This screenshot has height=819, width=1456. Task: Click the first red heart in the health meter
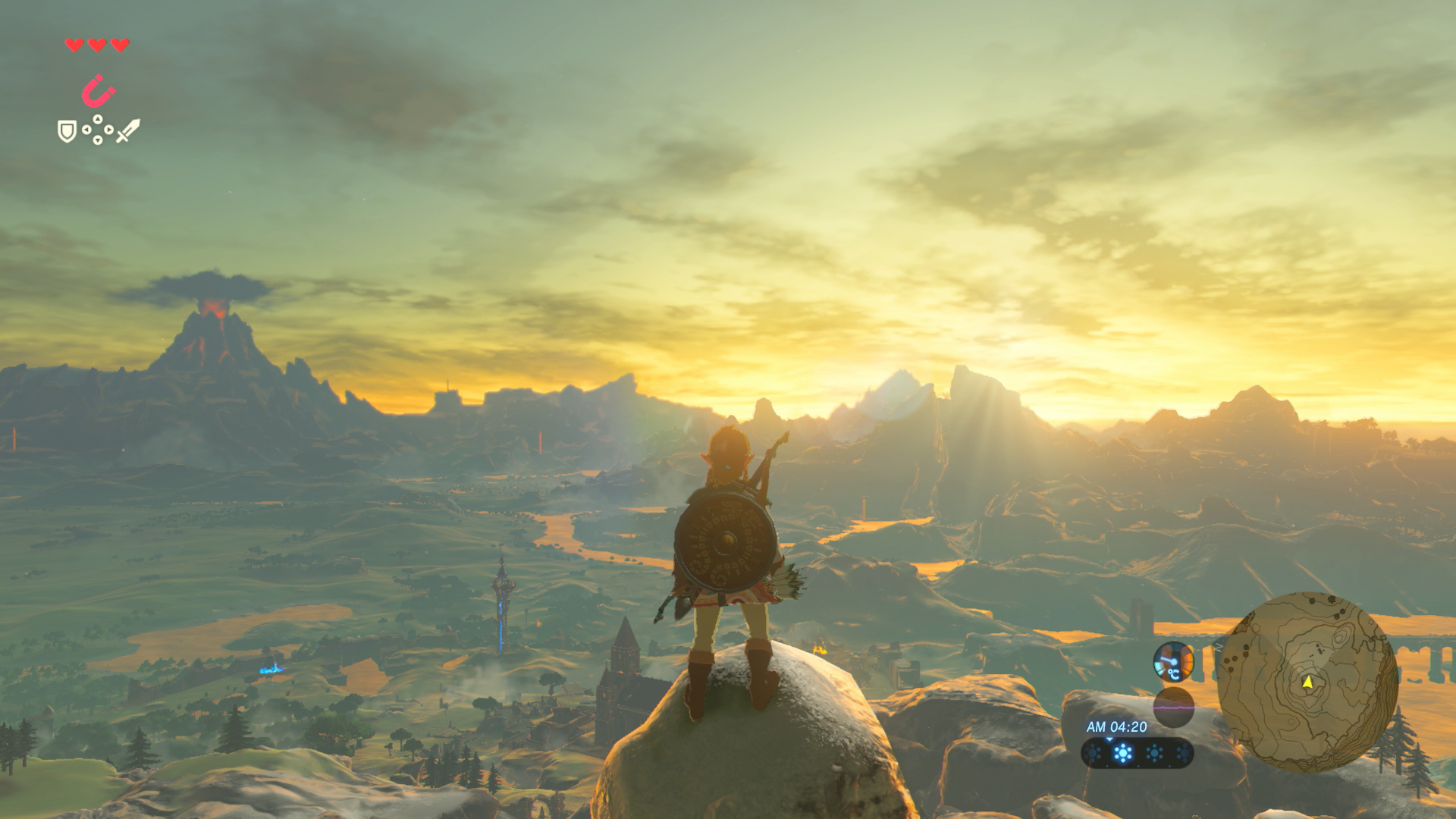coord(74,45)
